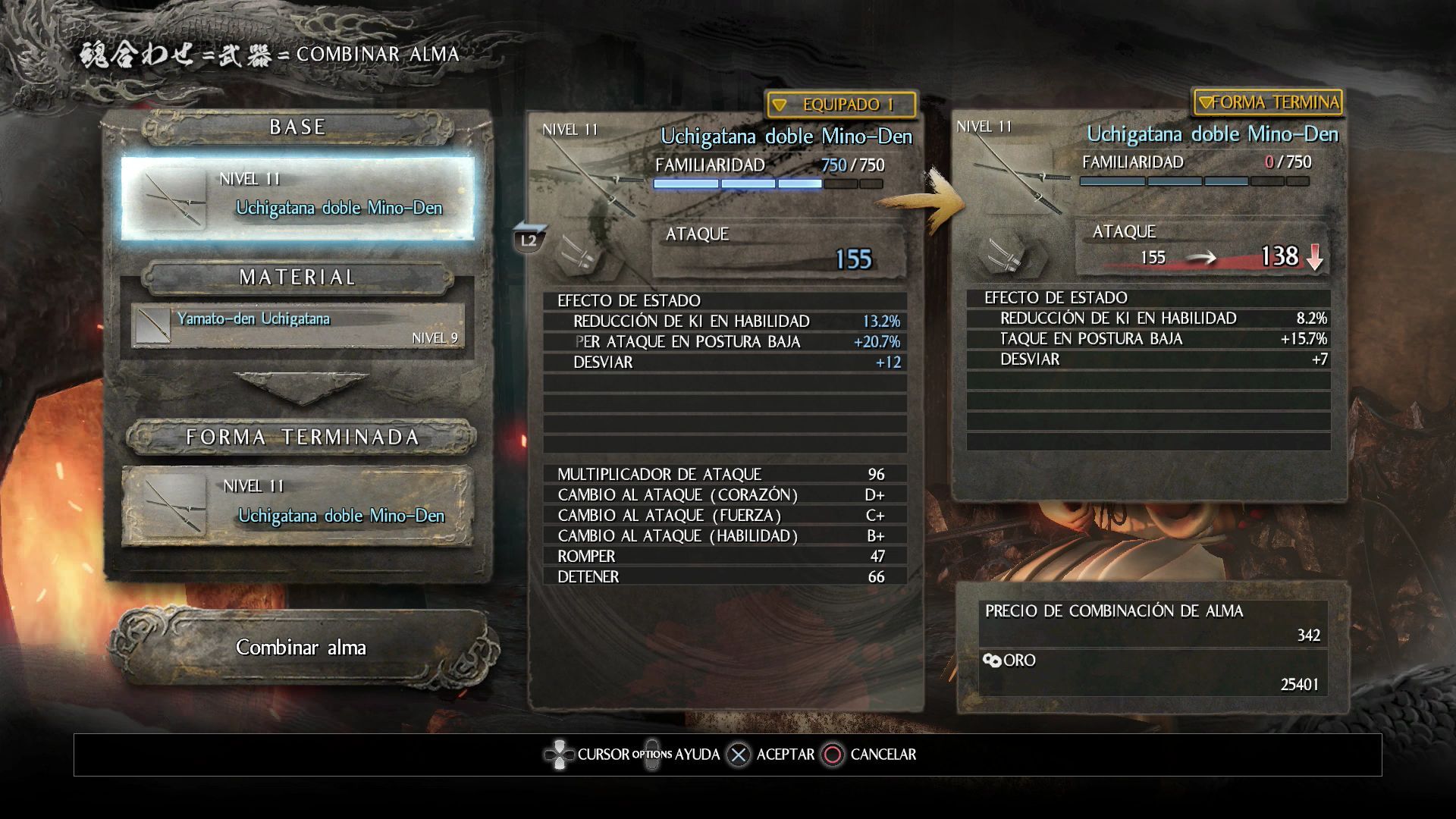1456x819 pixels.
Task: Confirm with the Combinar alma button
Action: 301,648
